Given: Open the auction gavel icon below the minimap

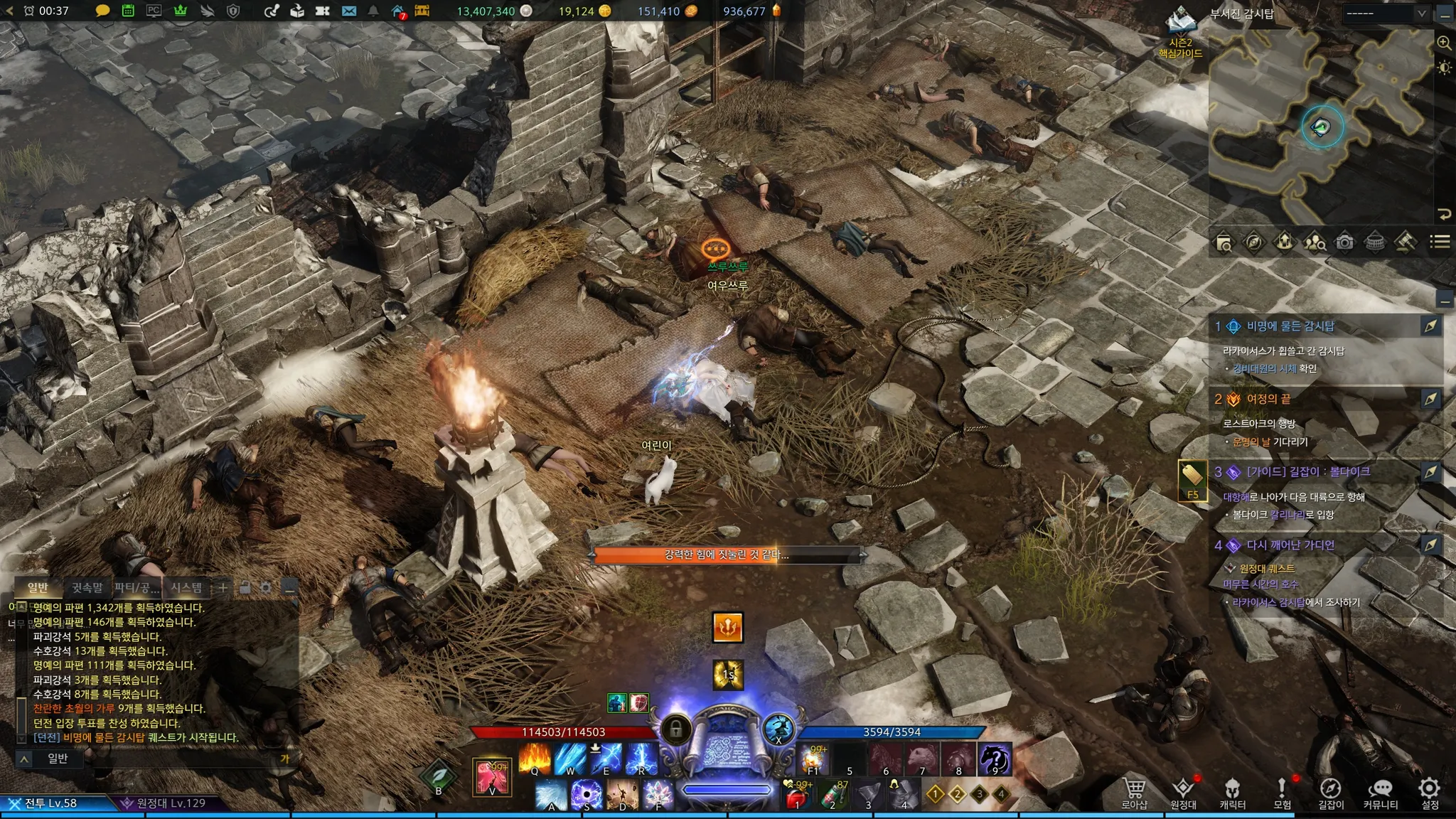Looking at the screenshot, I should pos(1405,242).
